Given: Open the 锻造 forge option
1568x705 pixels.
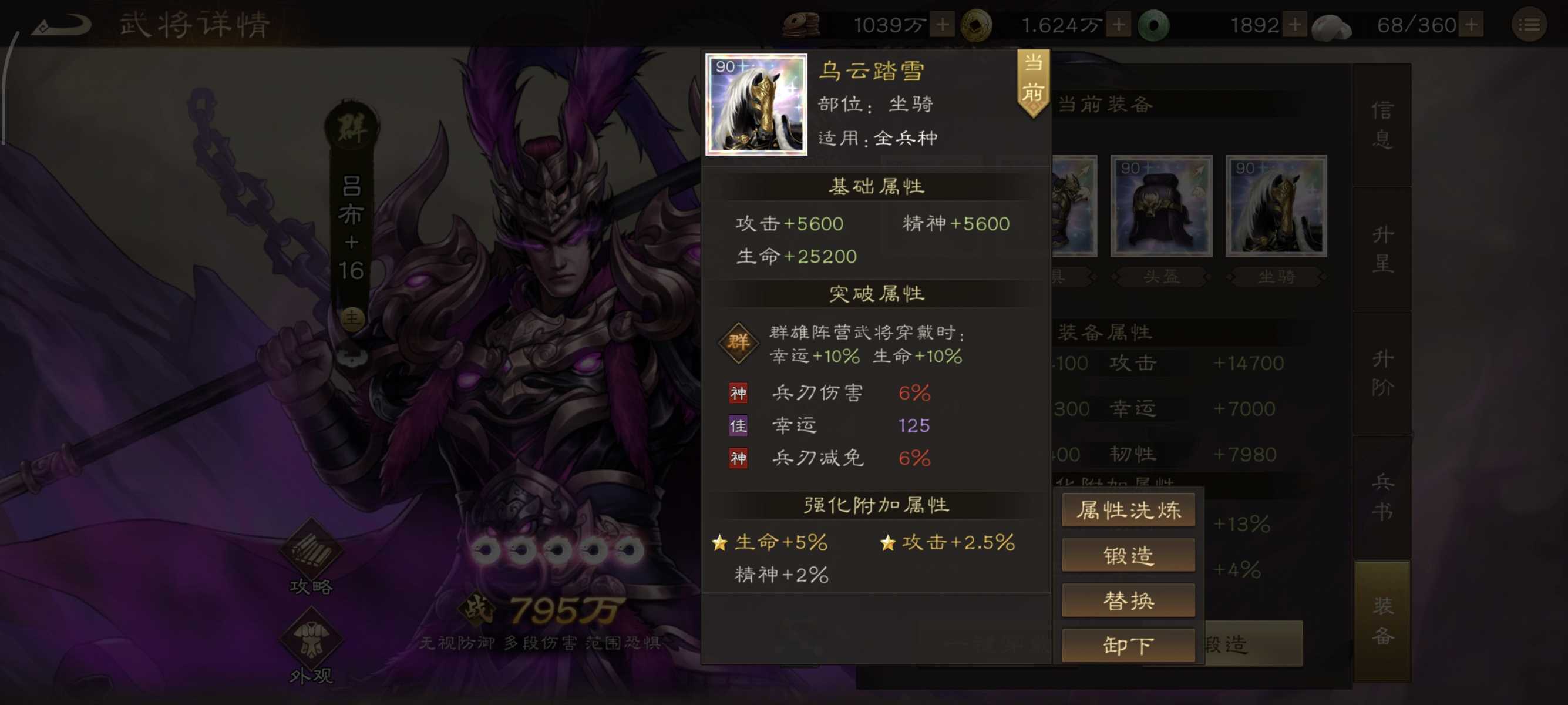Looking at the screenshot, I should click(x=1128, y=555).
